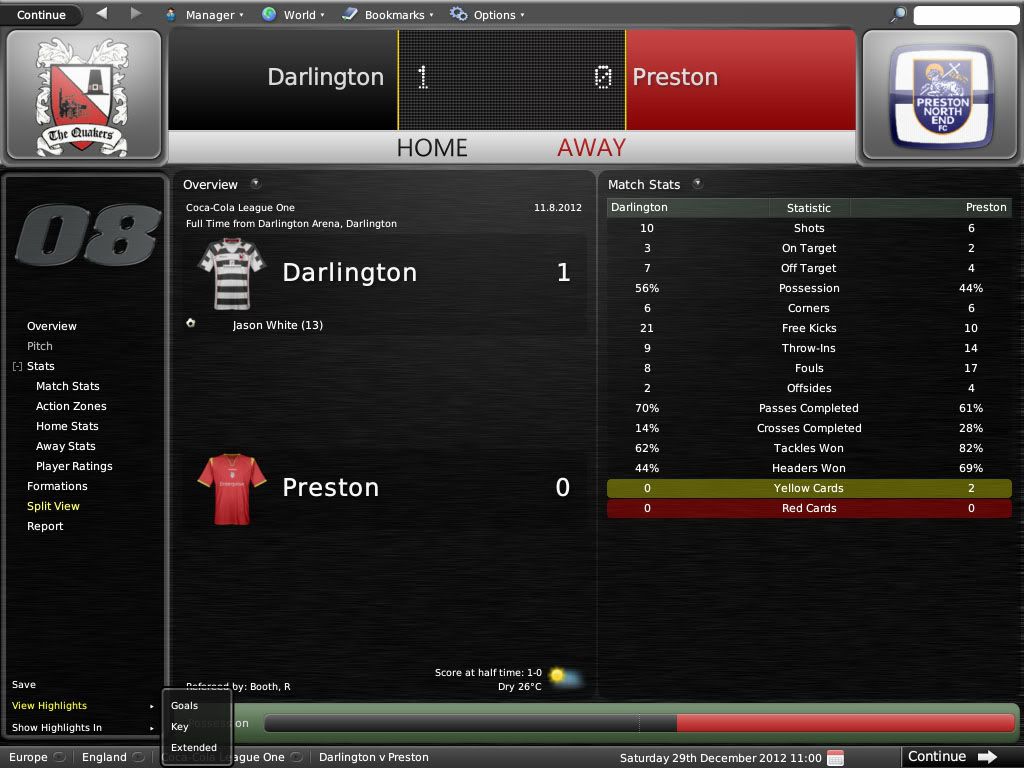Image resolution: width=1024 pixels, height=768 pixels.
Task: Select Formations from the side menu
Action: [x=57, y=486]
